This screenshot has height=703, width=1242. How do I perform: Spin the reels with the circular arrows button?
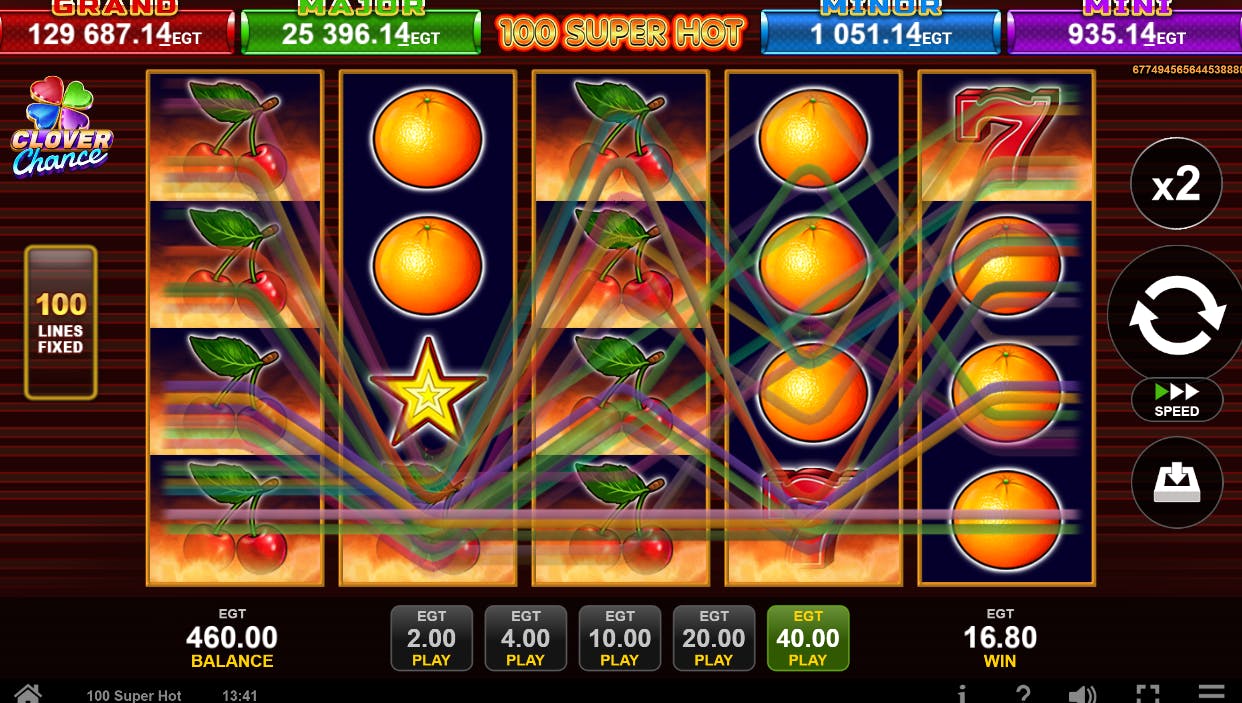[x=1177, y=315]
